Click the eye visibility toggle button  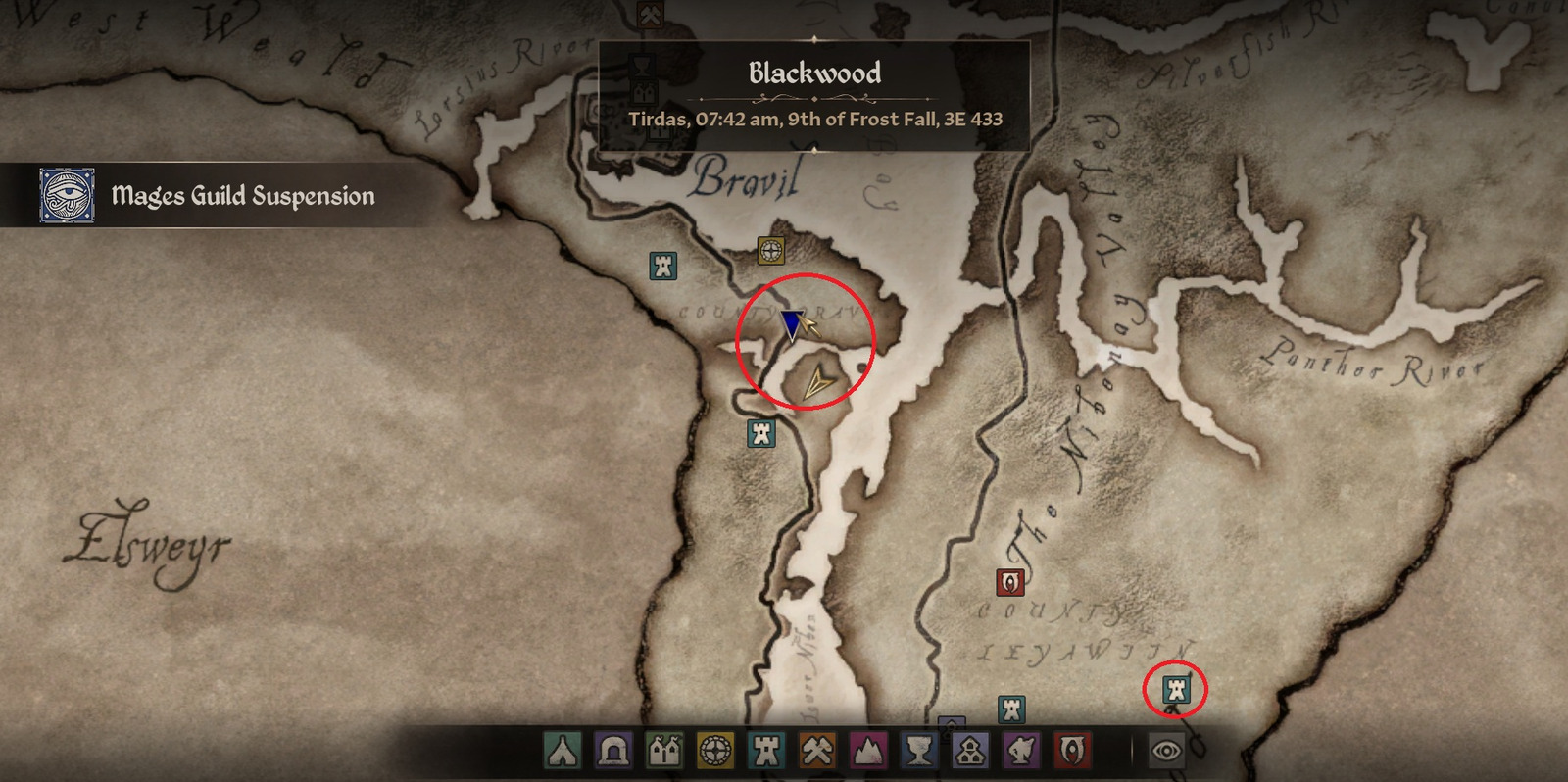(1166, 751)
